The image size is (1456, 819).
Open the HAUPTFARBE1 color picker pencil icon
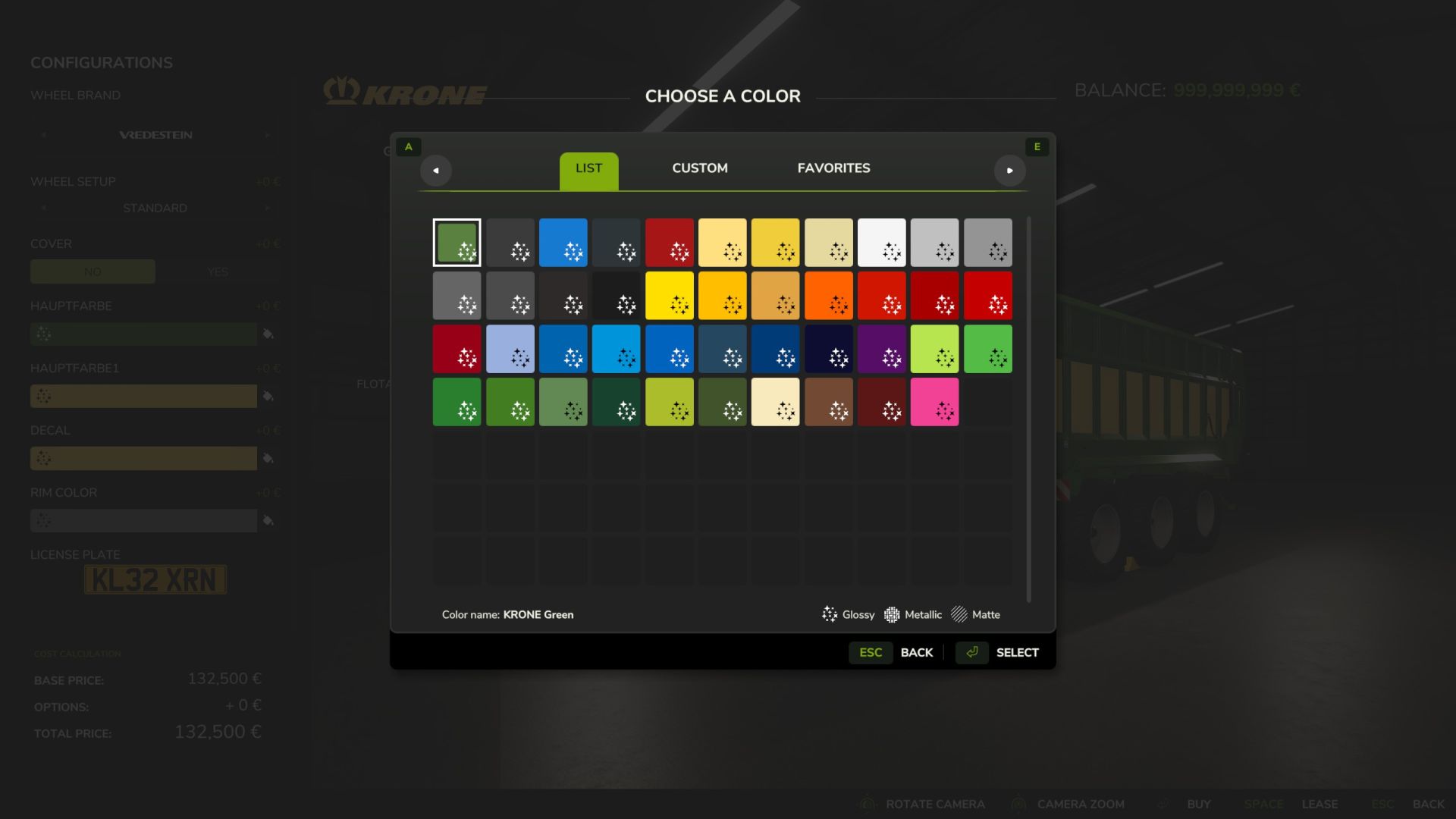tap(270, 396)
